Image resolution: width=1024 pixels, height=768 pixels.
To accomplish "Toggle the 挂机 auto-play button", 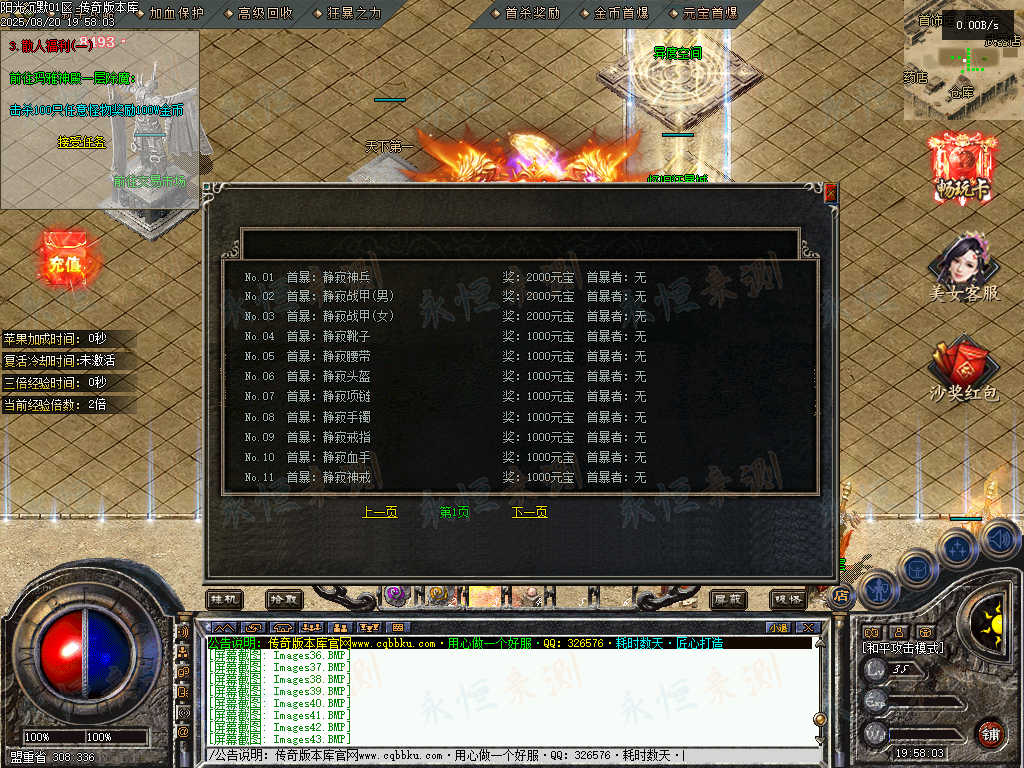I will pos(225,599).
